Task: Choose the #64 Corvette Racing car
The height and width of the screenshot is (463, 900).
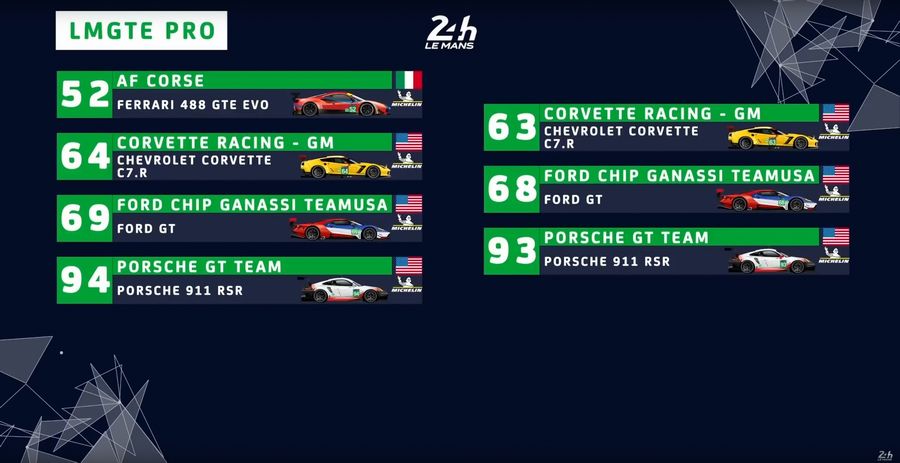Action: click(240, 156)
